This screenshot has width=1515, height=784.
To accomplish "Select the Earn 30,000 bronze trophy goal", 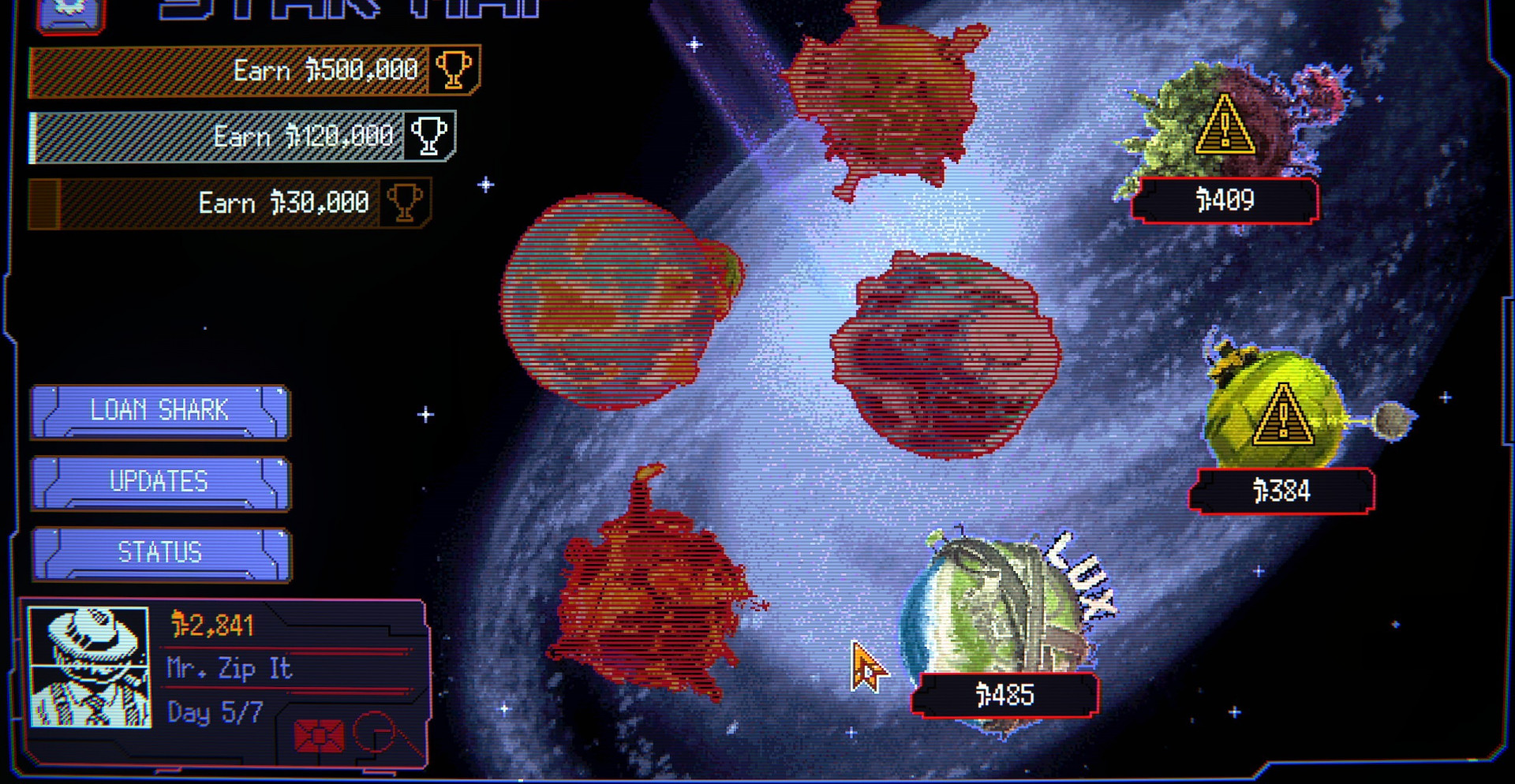I will [x=230, y=203].
